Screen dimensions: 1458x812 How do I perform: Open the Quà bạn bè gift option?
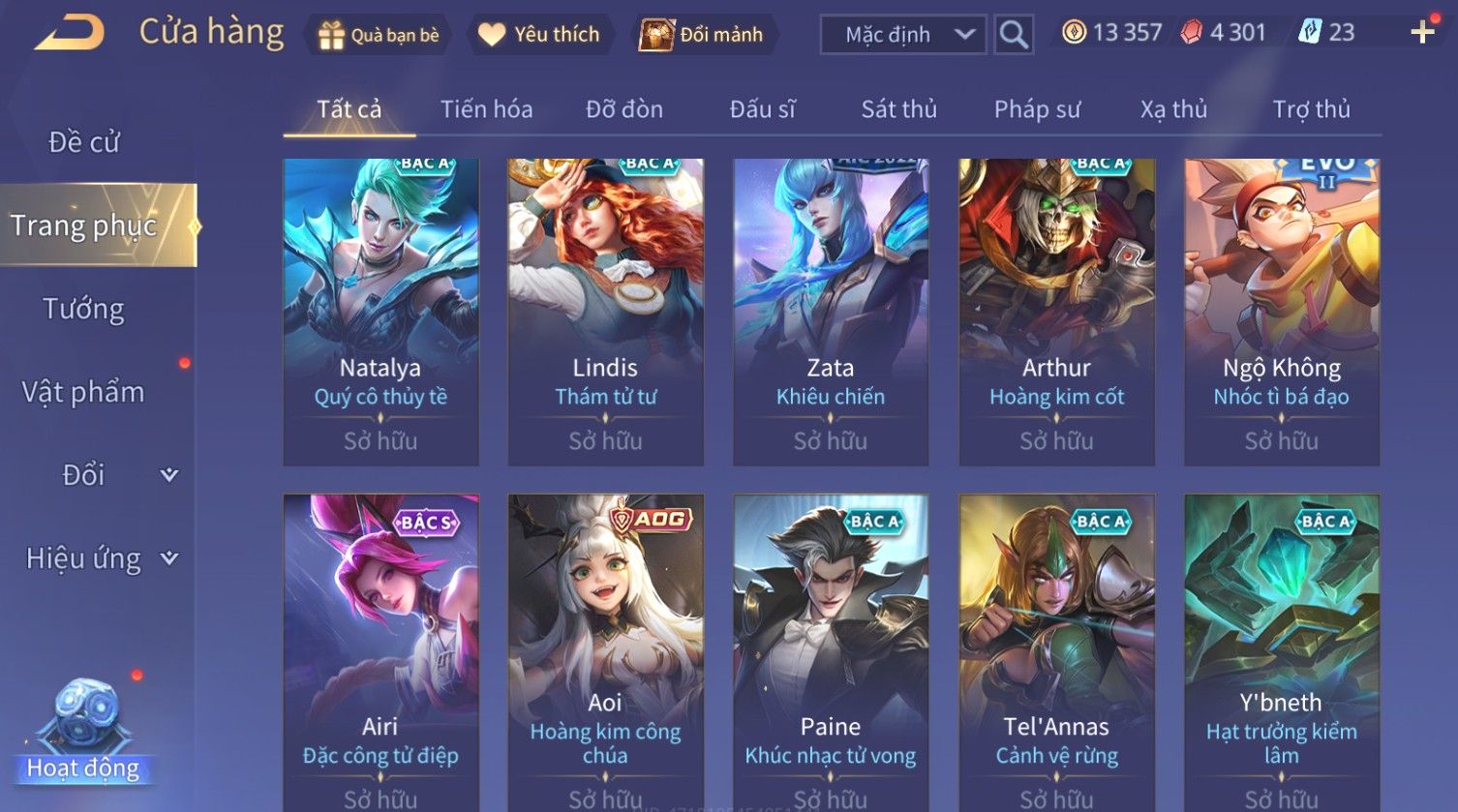click(x=379, y=35)
